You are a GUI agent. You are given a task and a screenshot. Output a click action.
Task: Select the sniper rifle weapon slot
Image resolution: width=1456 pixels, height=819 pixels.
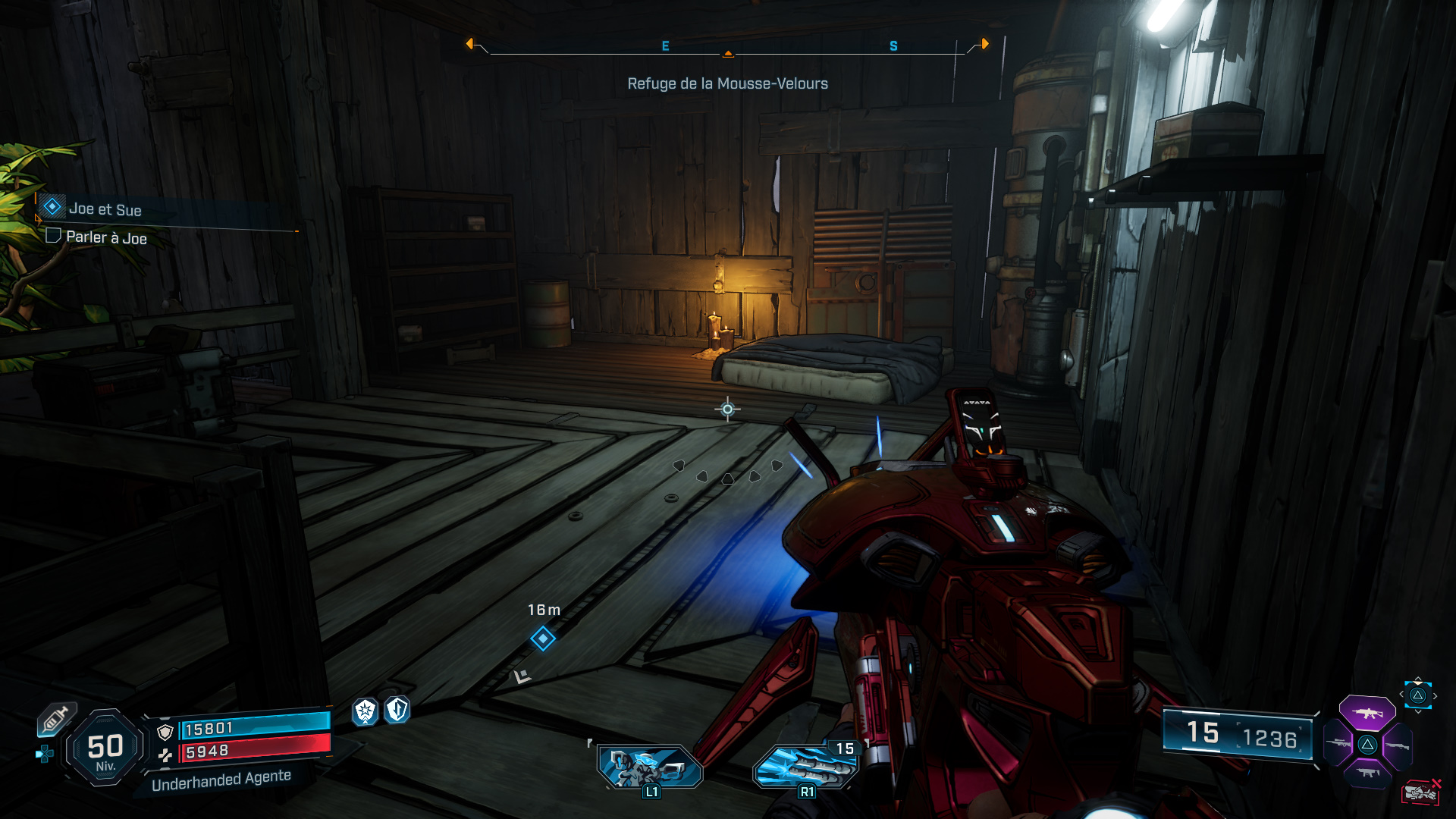[x=1338, y=743]
